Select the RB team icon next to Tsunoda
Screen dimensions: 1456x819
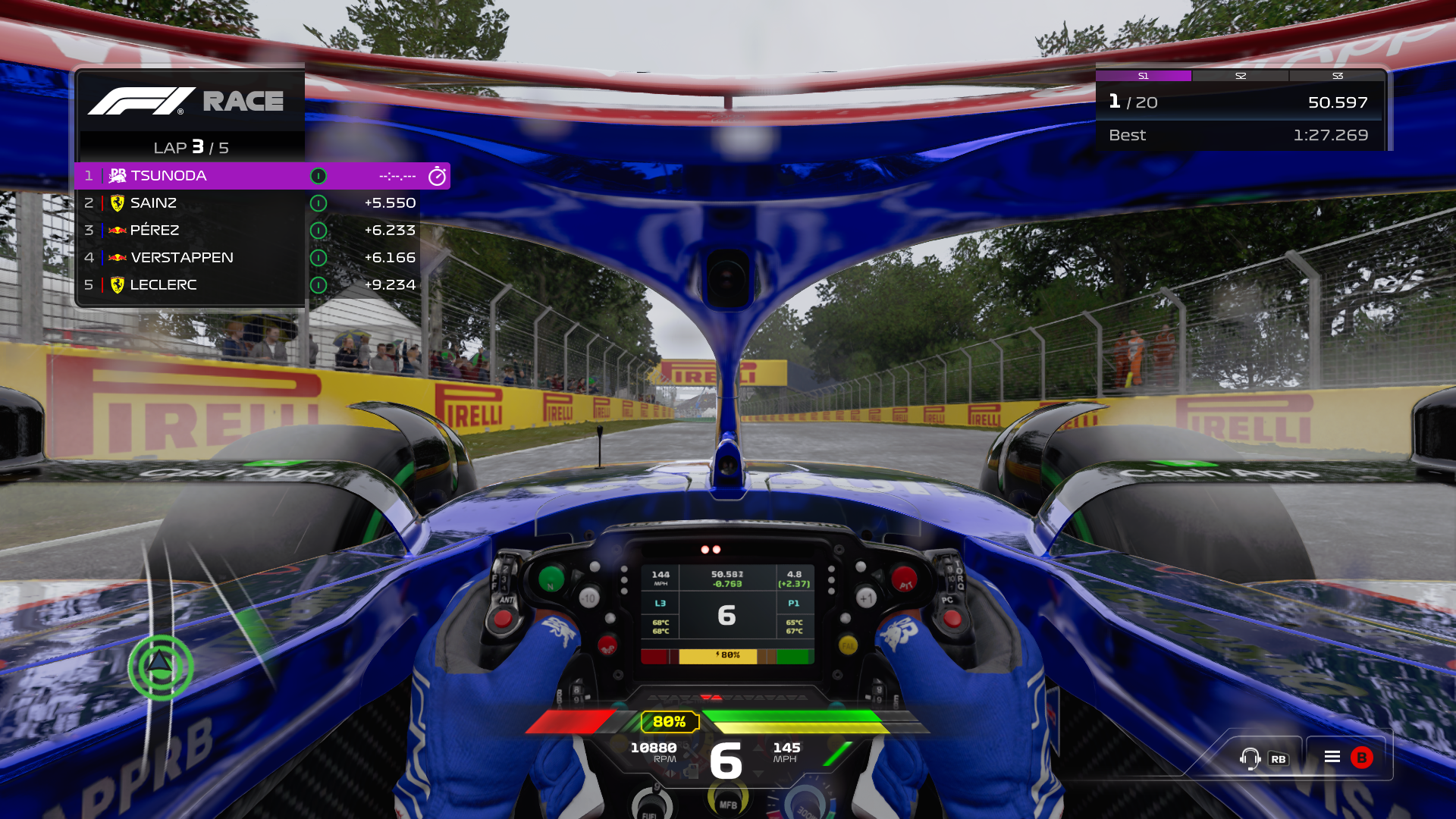[x=118, y=175]
